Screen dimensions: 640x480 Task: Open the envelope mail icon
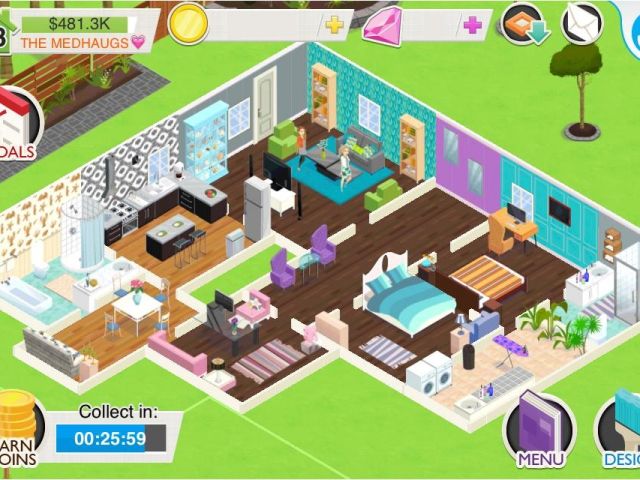point(582,23)
